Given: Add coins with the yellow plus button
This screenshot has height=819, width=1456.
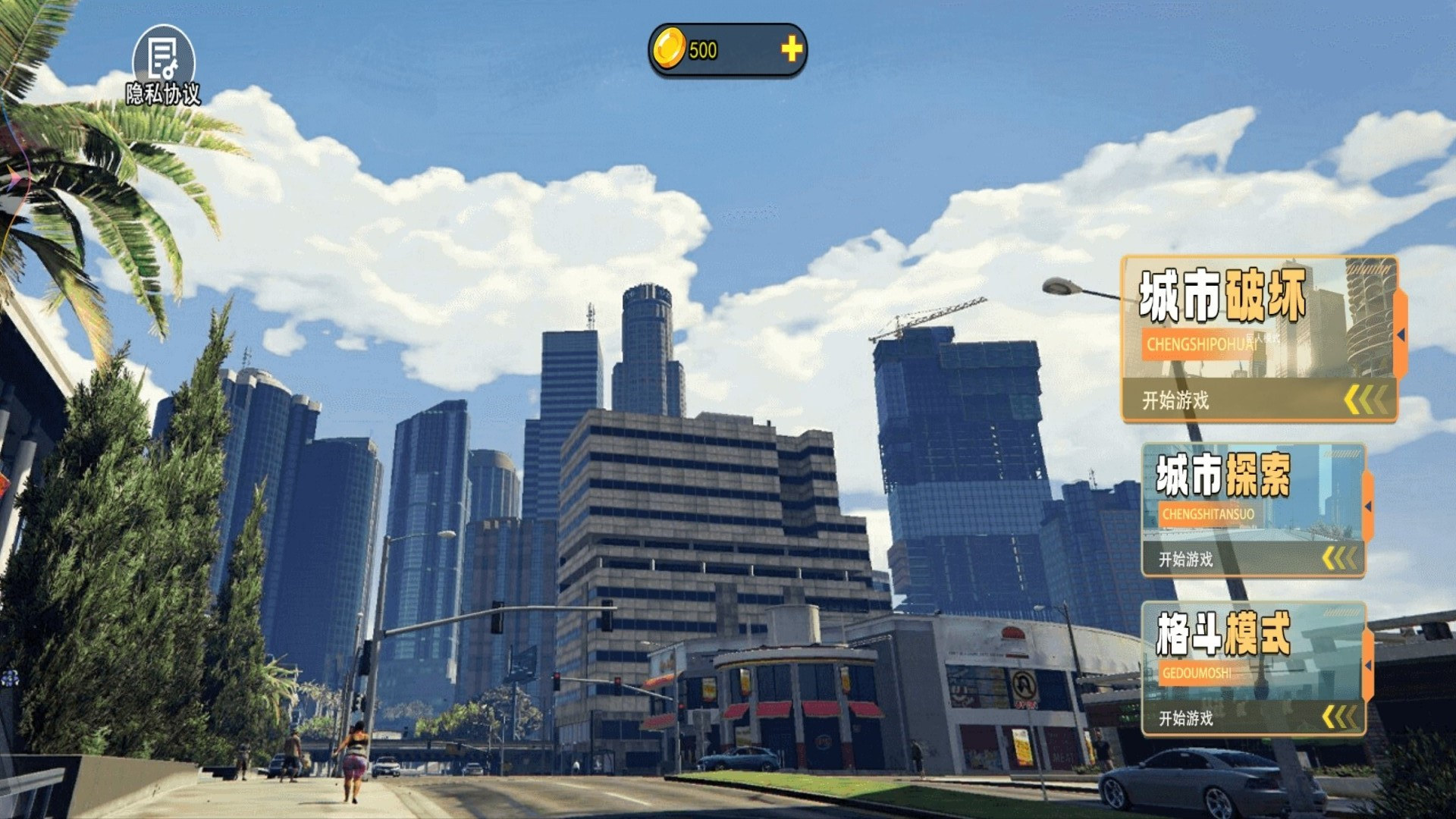Looking at the screenshot, I should (792, 49).
